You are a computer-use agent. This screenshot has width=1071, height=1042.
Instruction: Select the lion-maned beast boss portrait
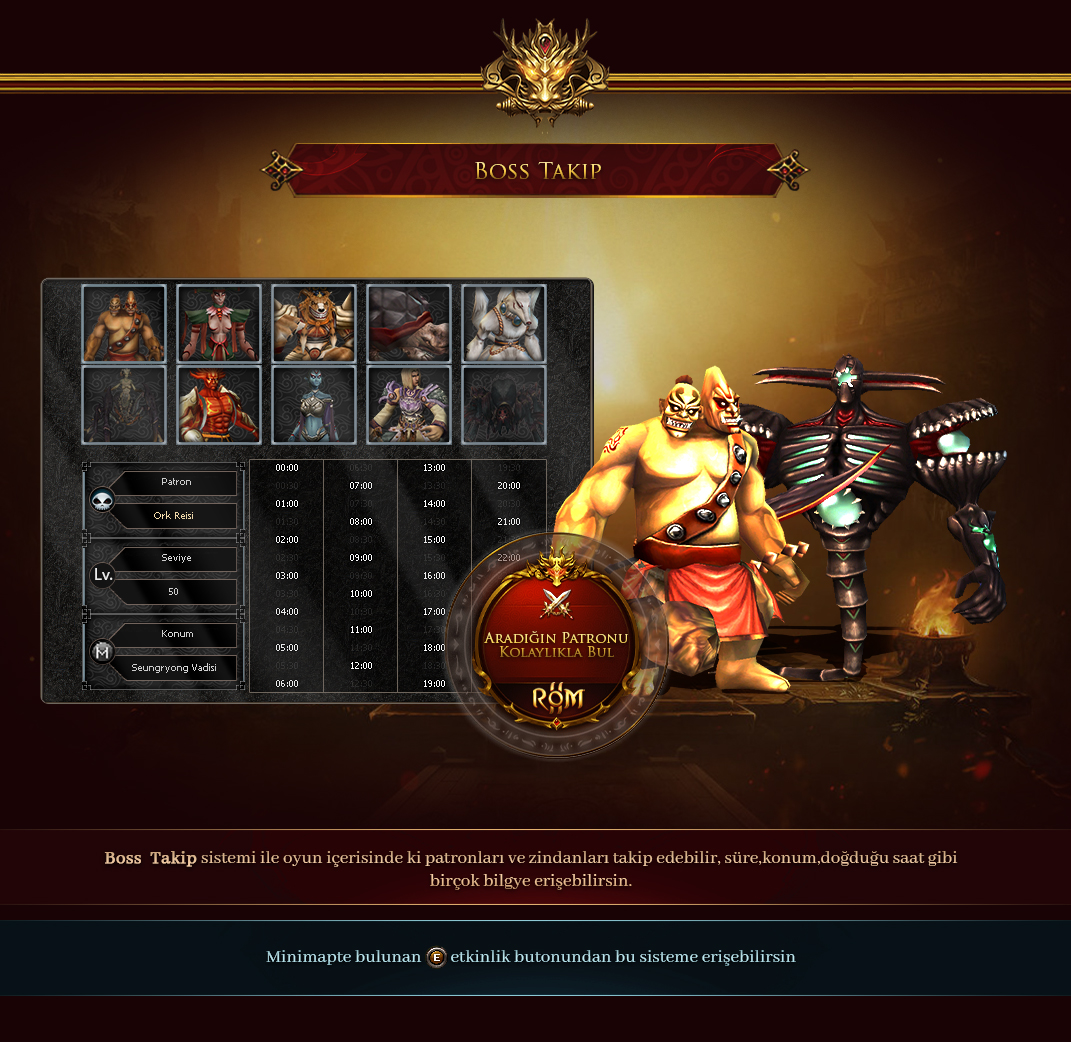[x=314, y=323]
